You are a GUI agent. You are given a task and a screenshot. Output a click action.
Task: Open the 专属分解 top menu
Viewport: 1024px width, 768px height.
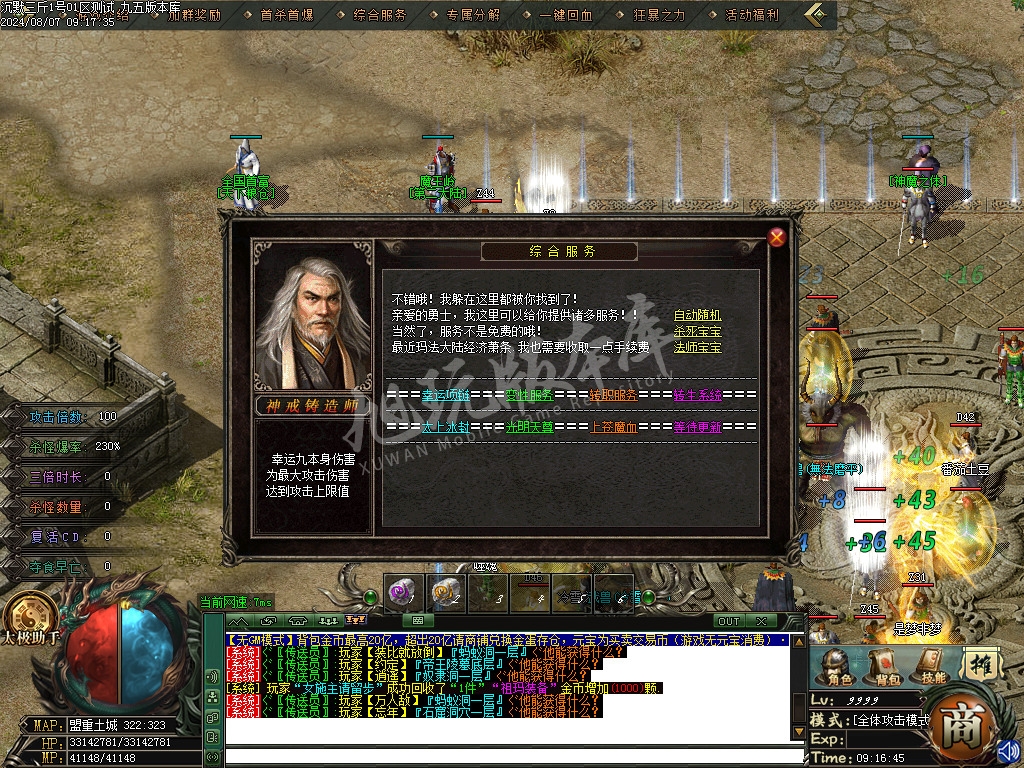click(x=473, y=15)
